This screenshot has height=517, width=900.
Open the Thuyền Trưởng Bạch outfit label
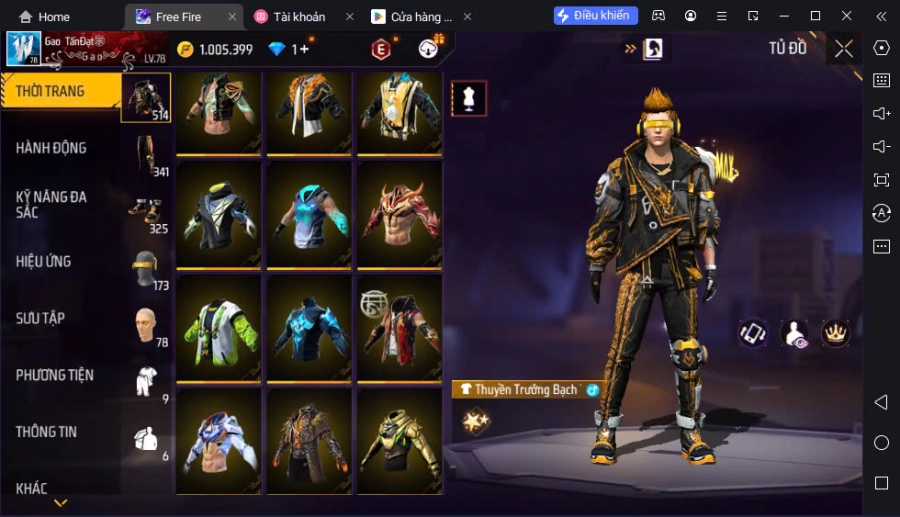pos(526,389)
